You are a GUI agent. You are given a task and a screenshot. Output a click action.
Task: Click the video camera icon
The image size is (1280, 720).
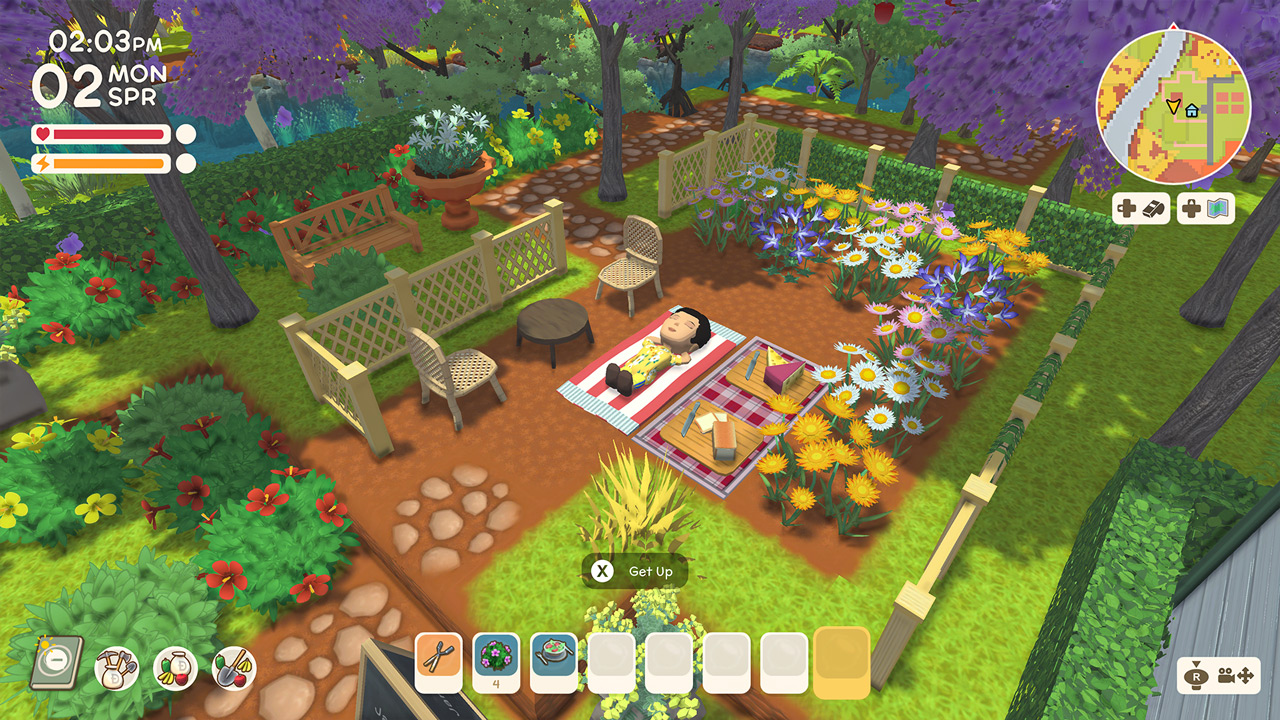click(1226, 677)
